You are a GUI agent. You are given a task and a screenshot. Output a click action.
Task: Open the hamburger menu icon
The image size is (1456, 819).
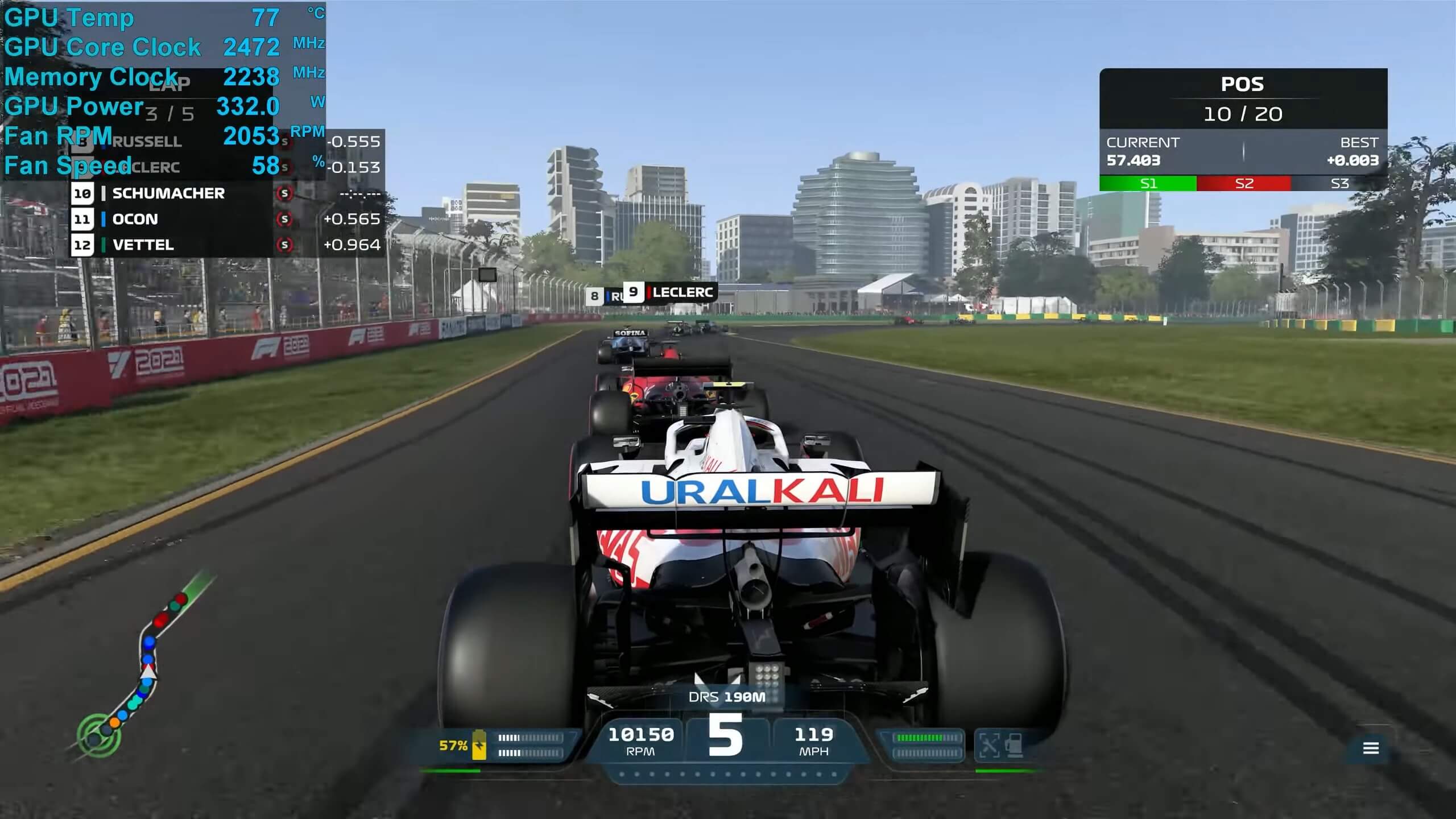click(1371, 748)
